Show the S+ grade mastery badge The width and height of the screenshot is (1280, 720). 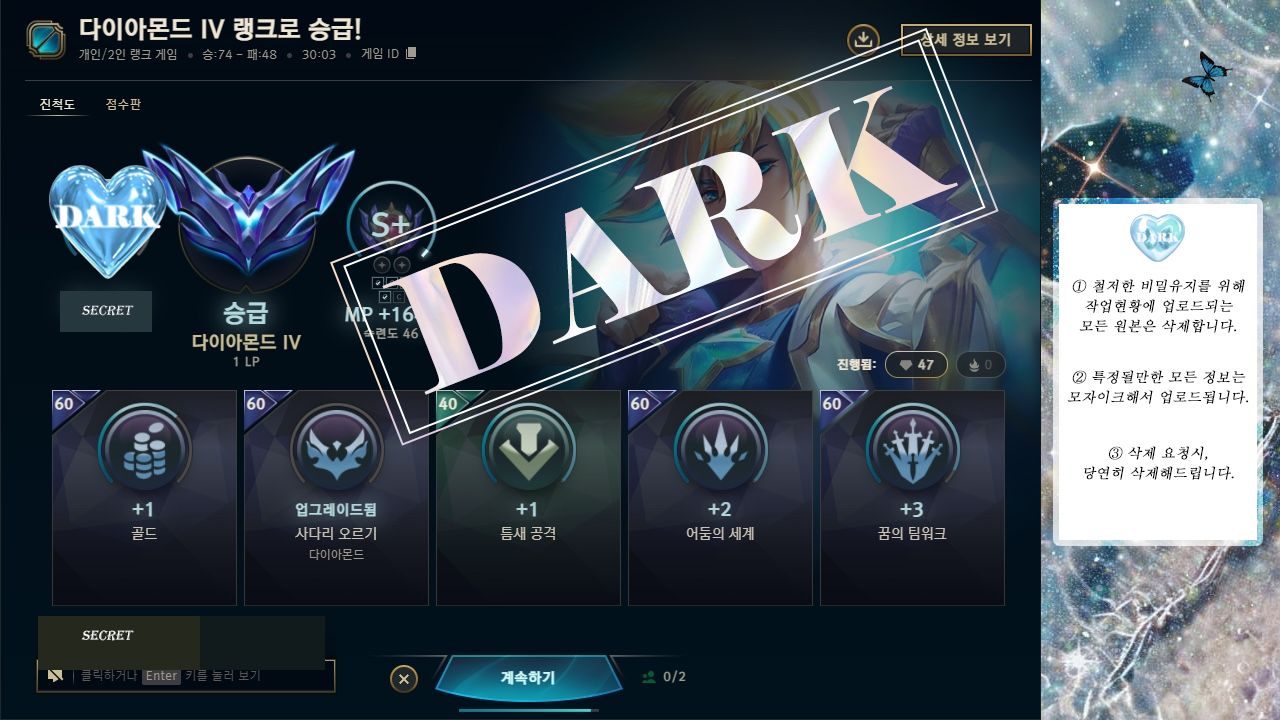point(391,226)
